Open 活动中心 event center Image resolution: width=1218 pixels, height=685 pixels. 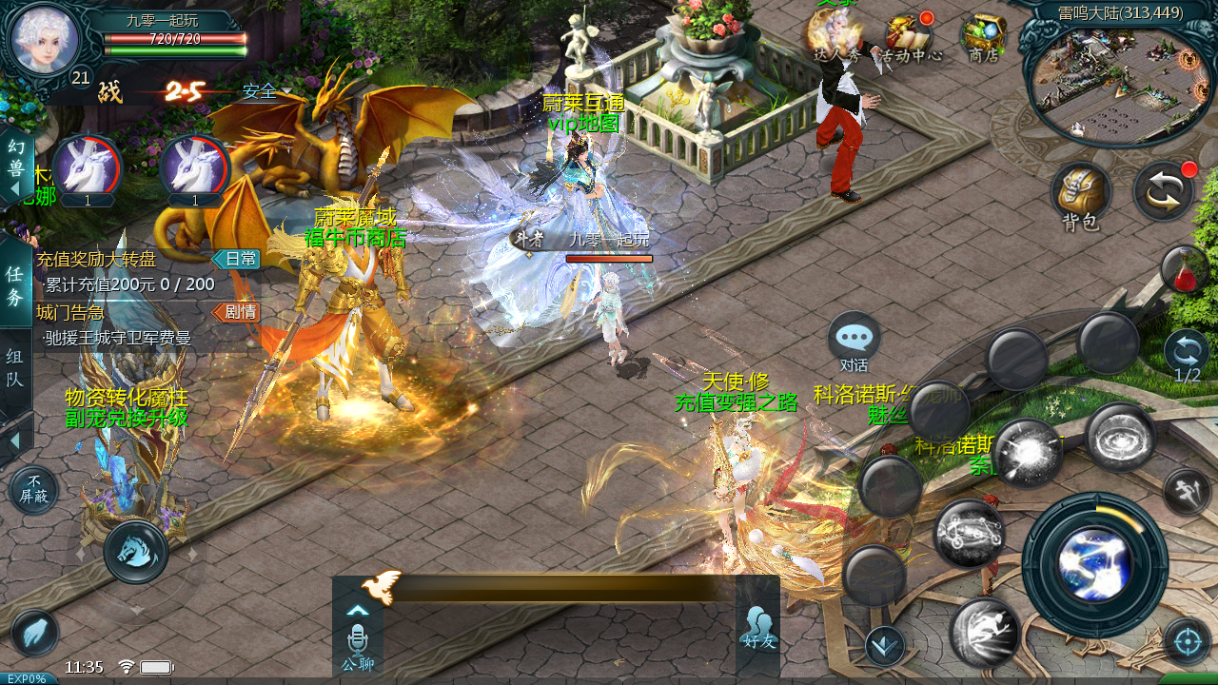pyautogui.click(x=909, y=36)
